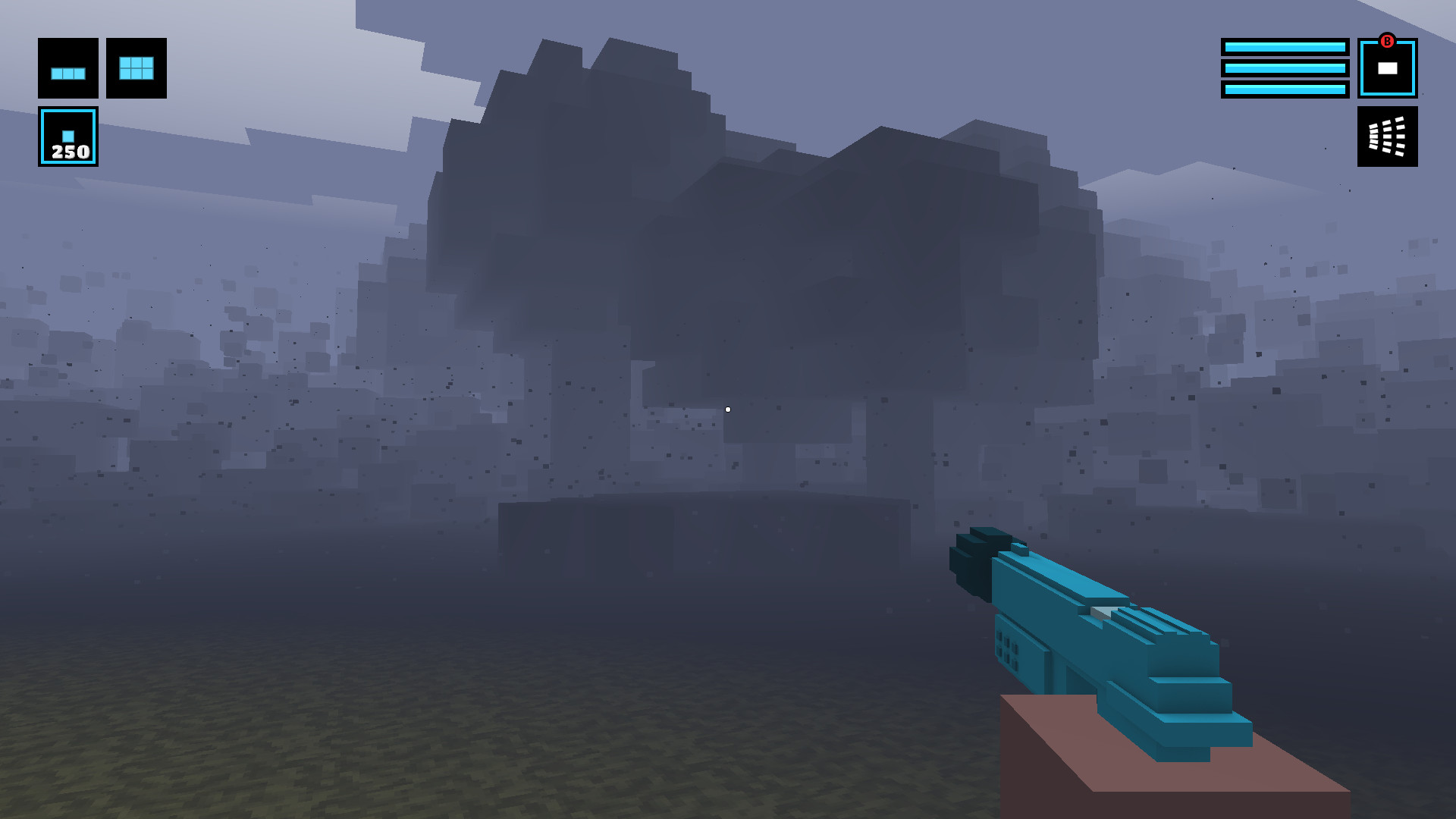
Task: Click the cyan-highlighted active block slot
Action: click(x=67, y=136)
